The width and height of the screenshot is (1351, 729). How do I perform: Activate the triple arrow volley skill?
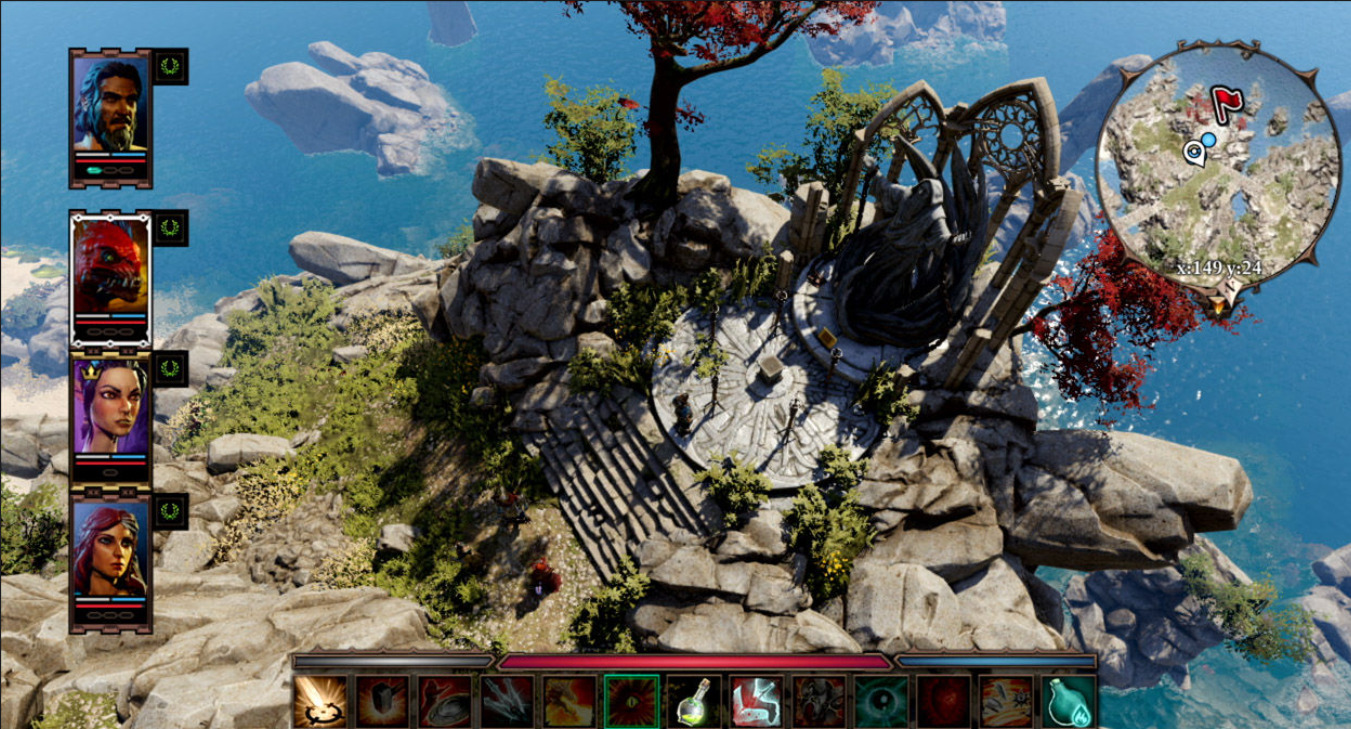point(508,702)
